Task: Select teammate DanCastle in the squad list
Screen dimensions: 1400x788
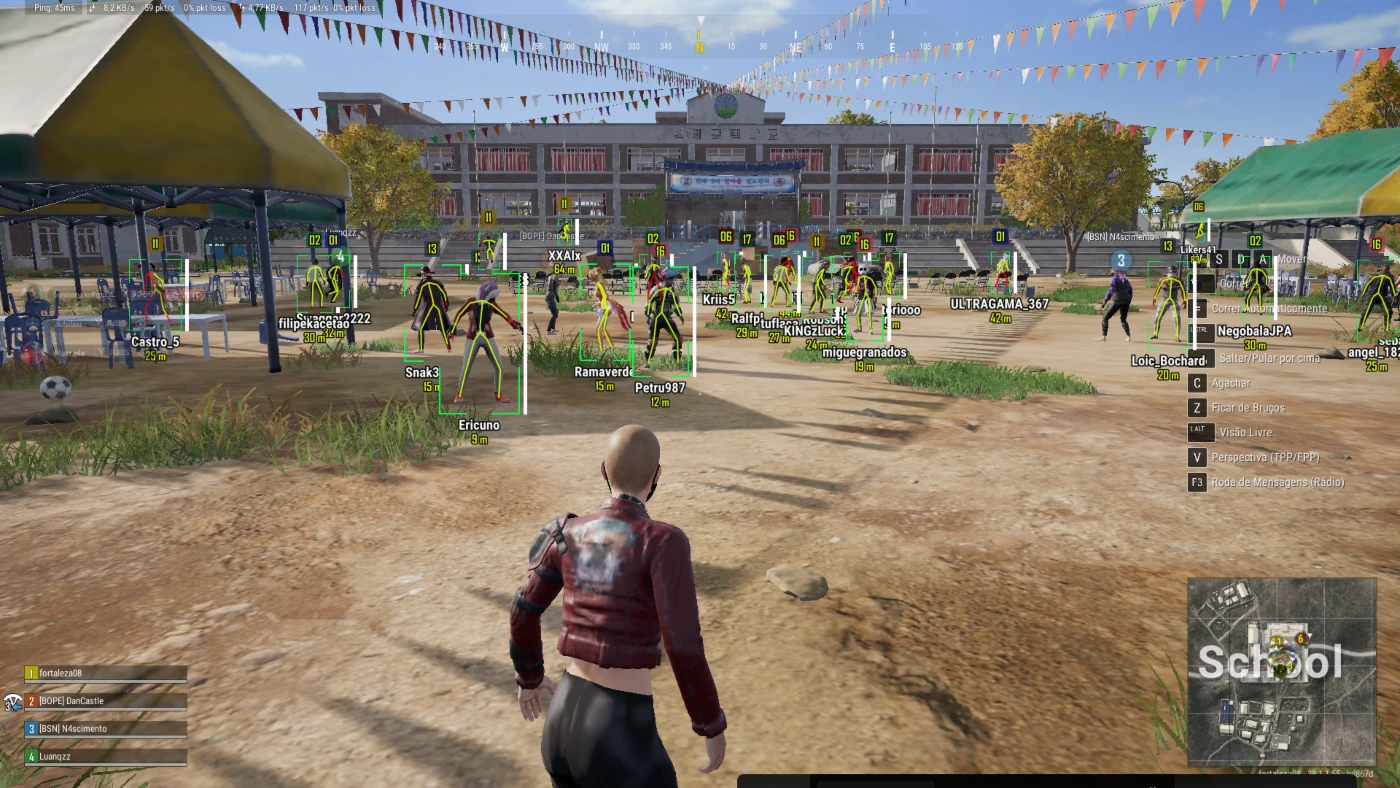Action: (x=105, y=701)
